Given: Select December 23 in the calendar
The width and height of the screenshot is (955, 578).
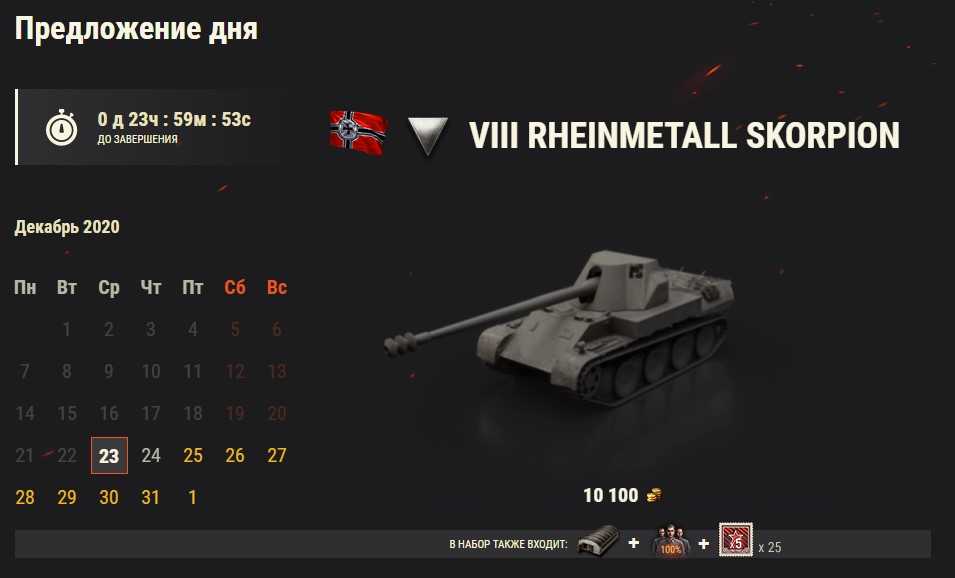Looking at the screenshot, I should point(109,456).
